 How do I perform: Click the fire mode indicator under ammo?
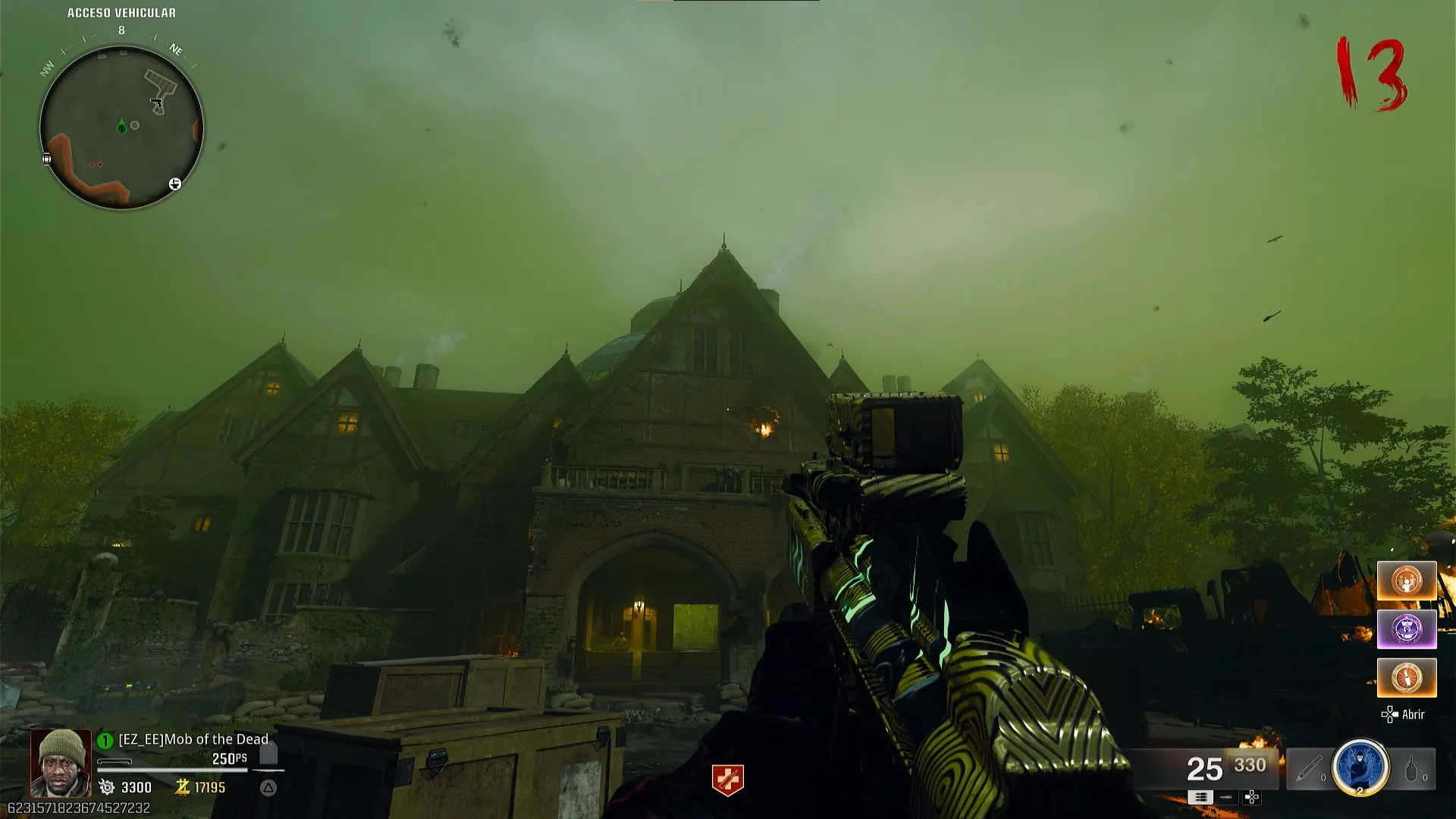[1200, 797]
